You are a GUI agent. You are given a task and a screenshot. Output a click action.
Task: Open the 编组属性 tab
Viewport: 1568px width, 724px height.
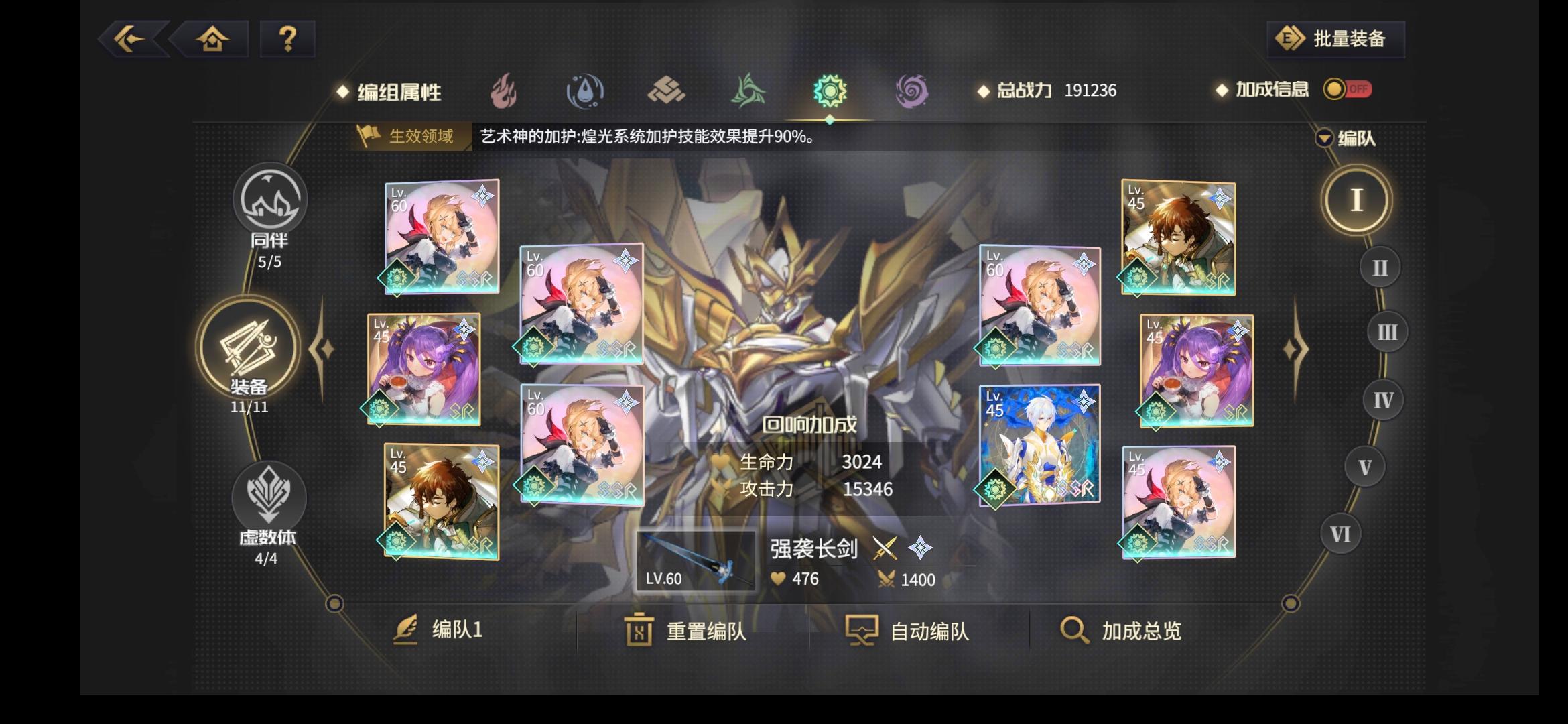point(402,93)
